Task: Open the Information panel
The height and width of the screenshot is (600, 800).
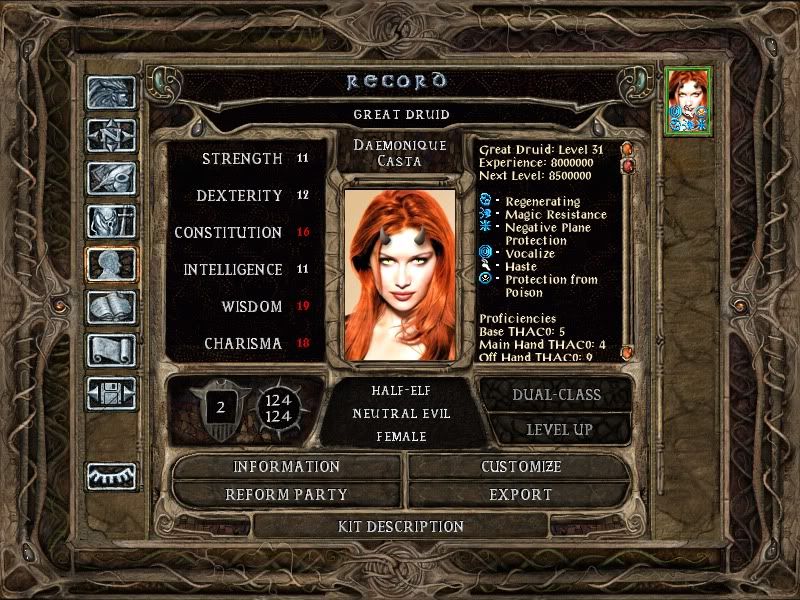Action: click(287, 467)
